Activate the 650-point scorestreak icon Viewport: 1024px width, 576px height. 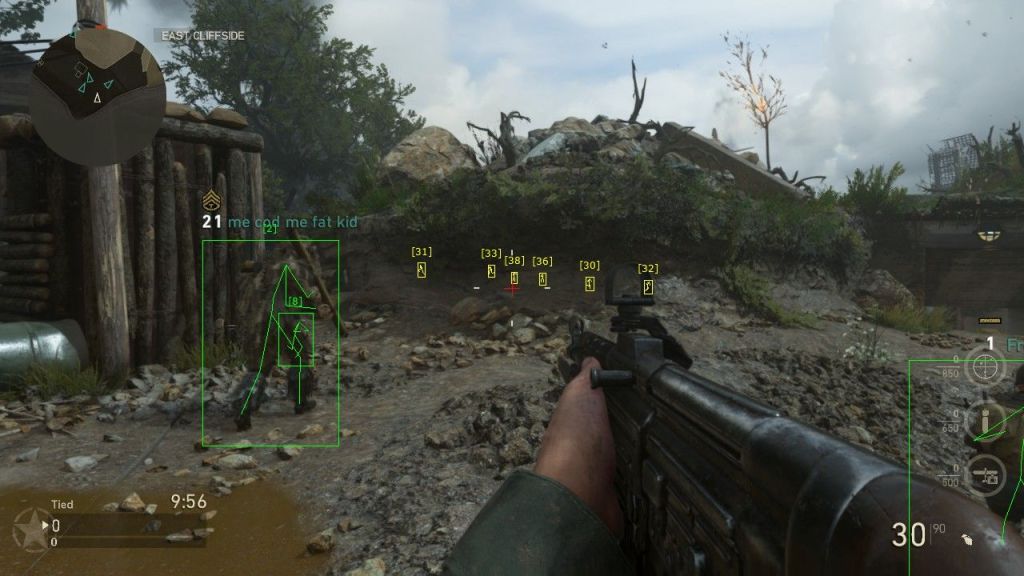[984, 421]
